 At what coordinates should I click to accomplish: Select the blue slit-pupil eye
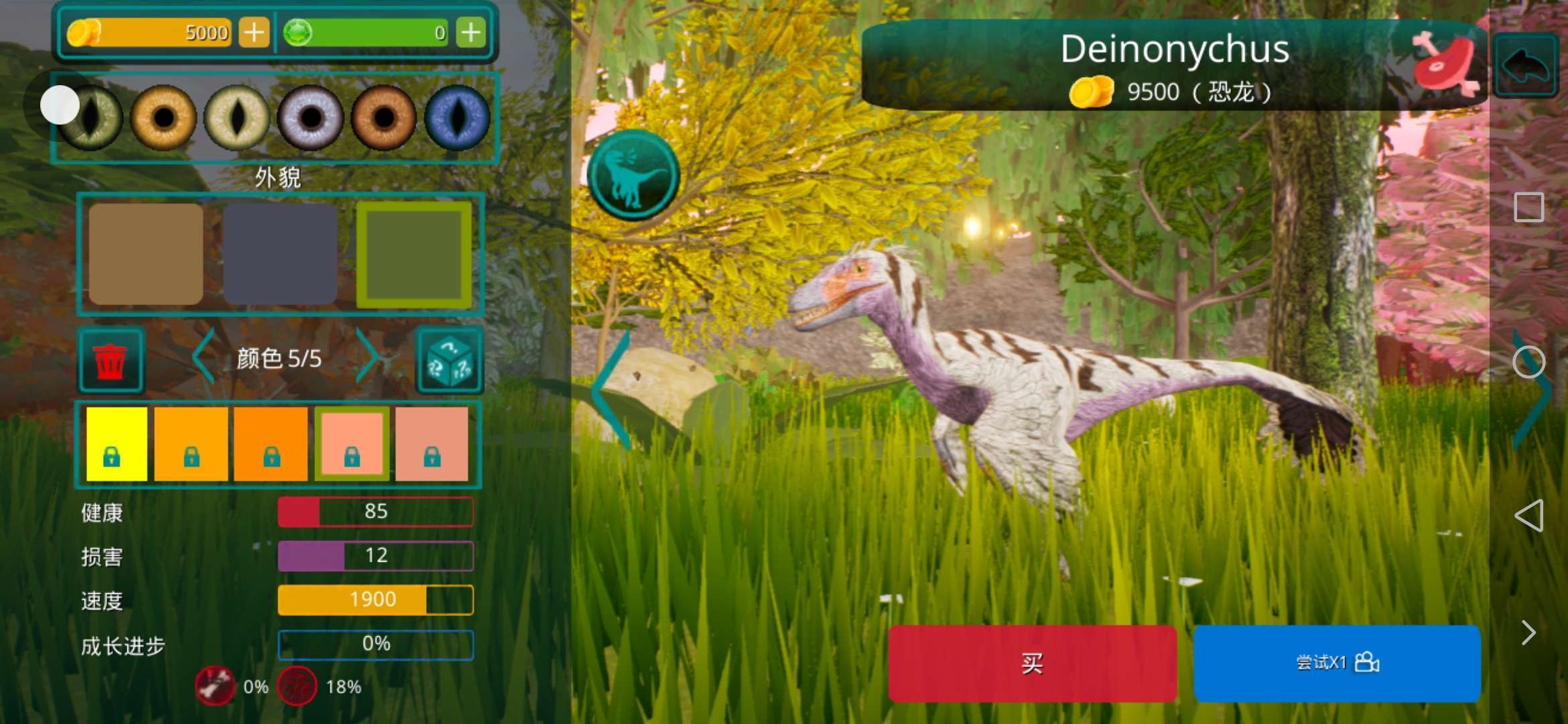click(458, 118)
